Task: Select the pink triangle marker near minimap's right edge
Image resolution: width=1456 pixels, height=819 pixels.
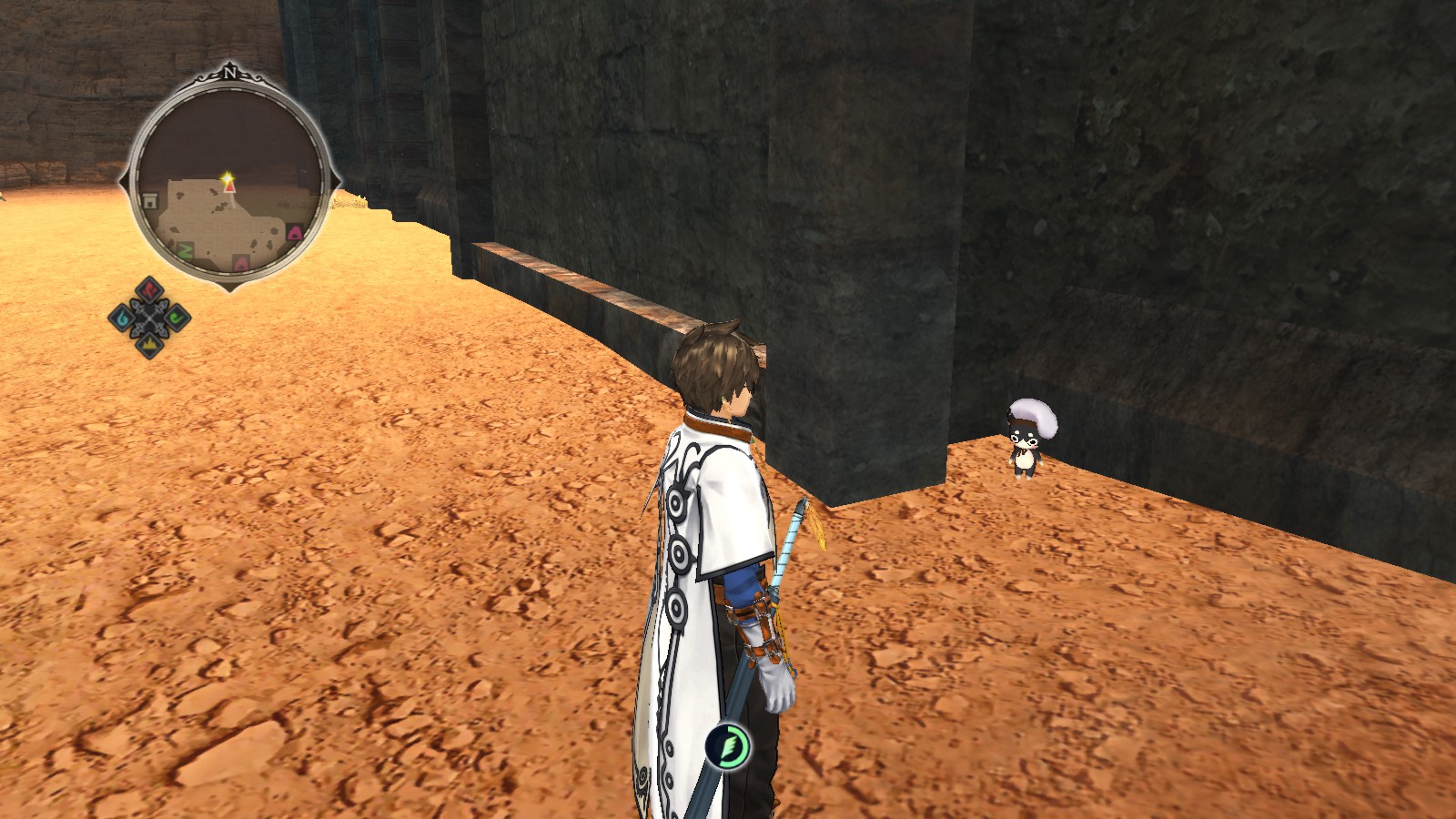Action: 294,233
